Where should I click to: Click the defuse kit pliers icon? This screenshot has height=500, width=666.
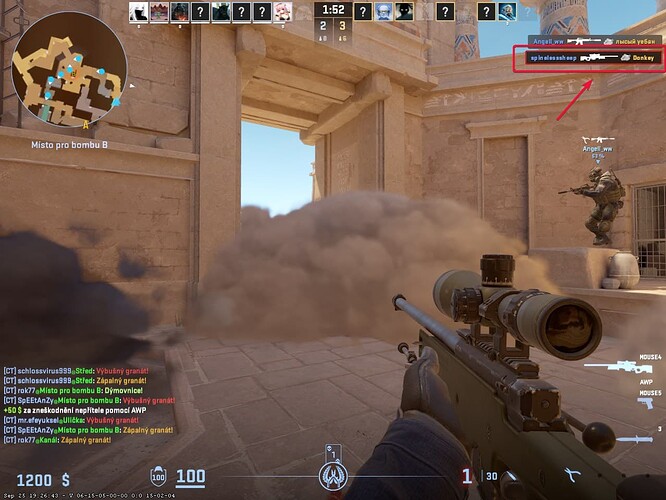pyautogui.click(x=573, y=476)
